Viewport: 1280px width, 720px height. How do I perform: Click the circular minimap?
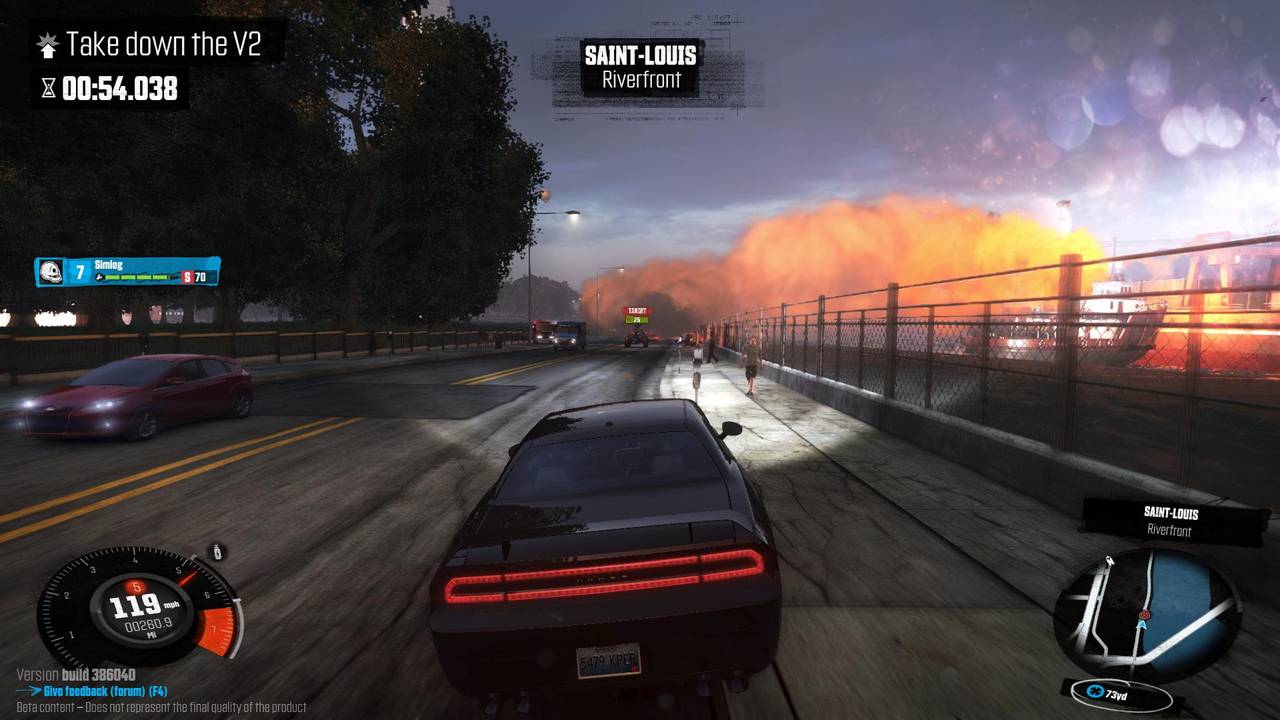(x=1147, y=613)
